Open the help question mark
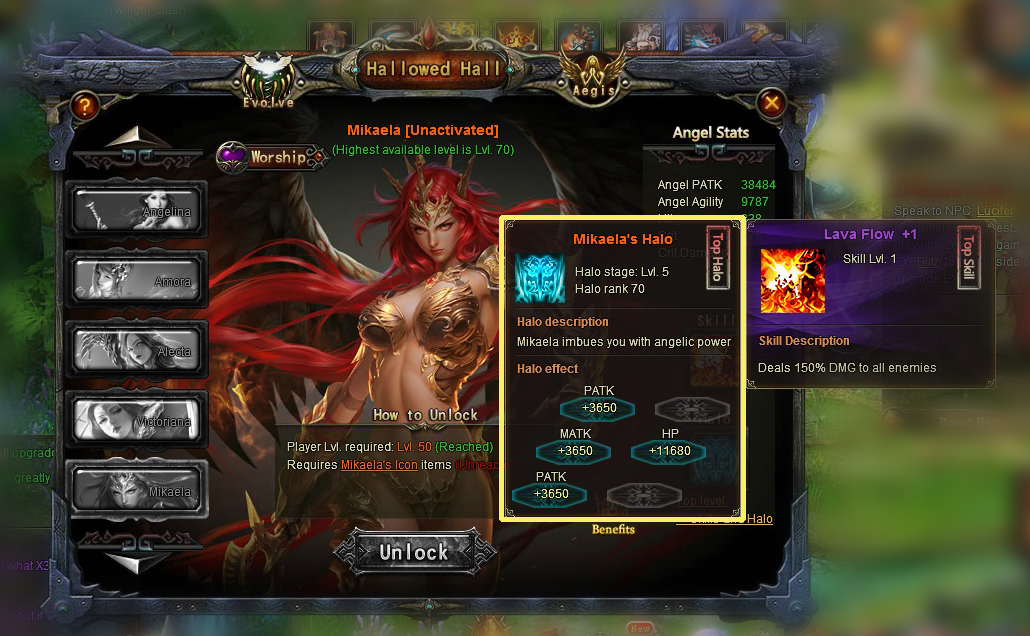The image size is (1030, 636). coord(85,105)
